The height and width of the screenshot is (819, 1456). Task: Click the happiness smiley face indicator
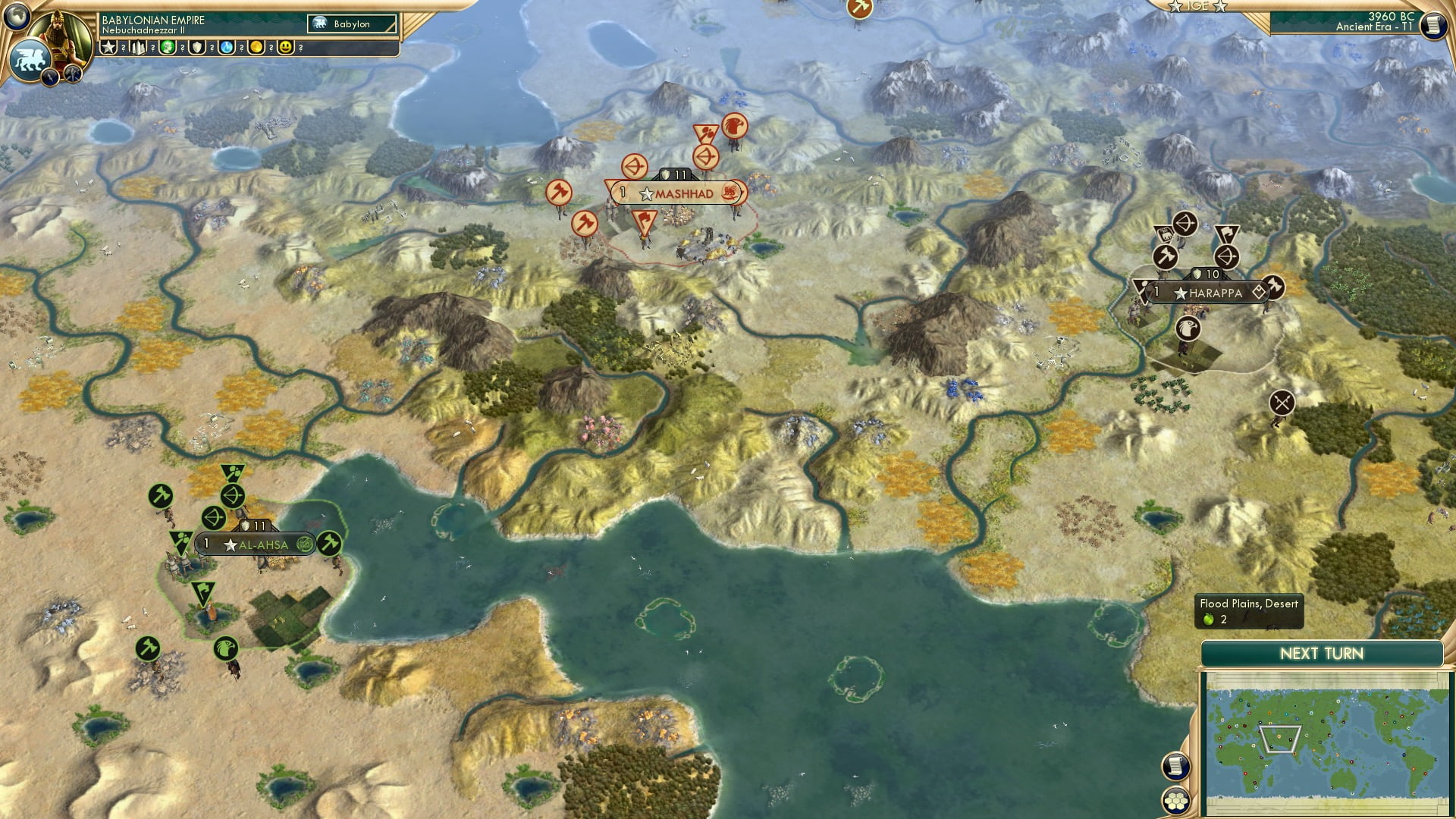pos(286,47)
